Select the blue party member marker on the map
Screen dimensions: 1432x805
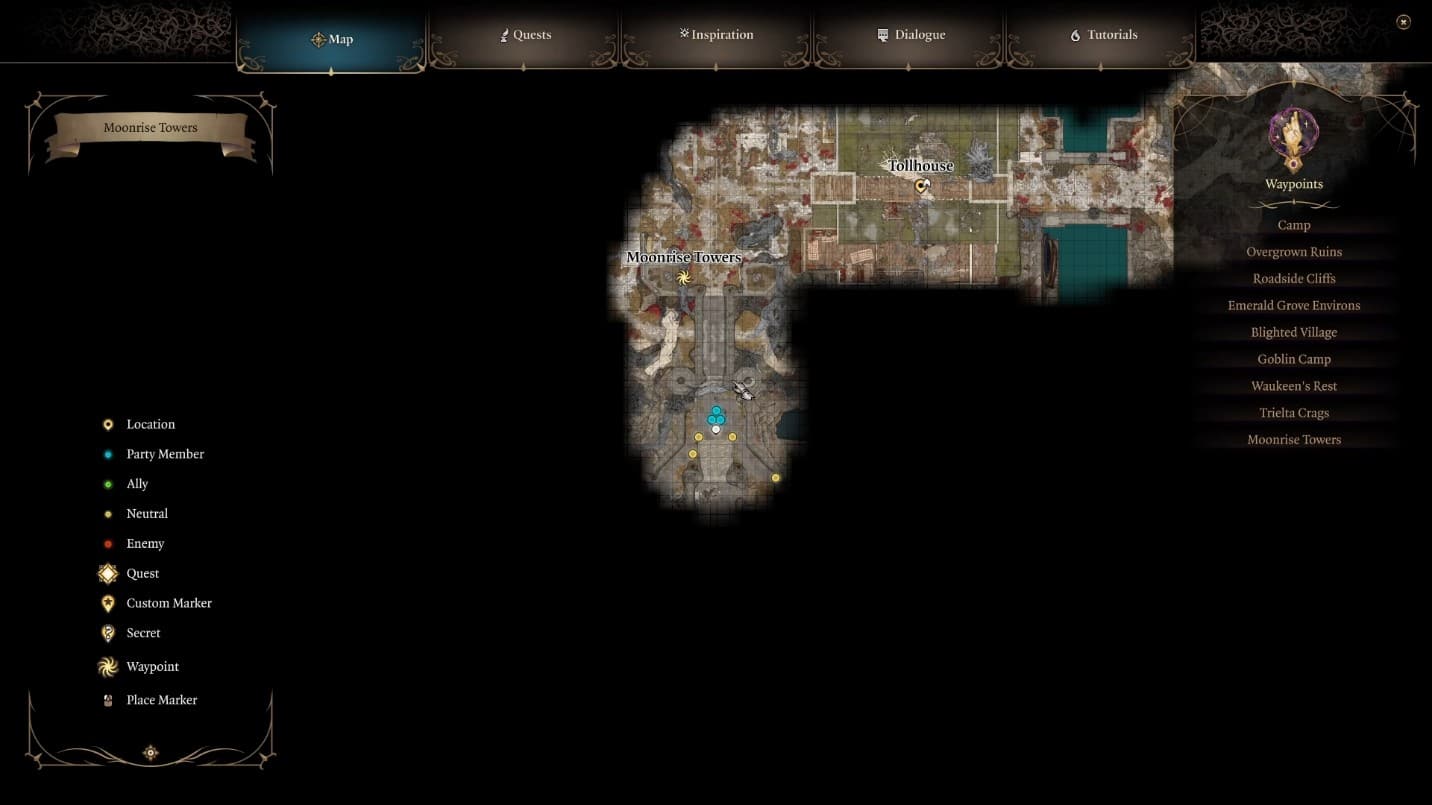[716, 412]
